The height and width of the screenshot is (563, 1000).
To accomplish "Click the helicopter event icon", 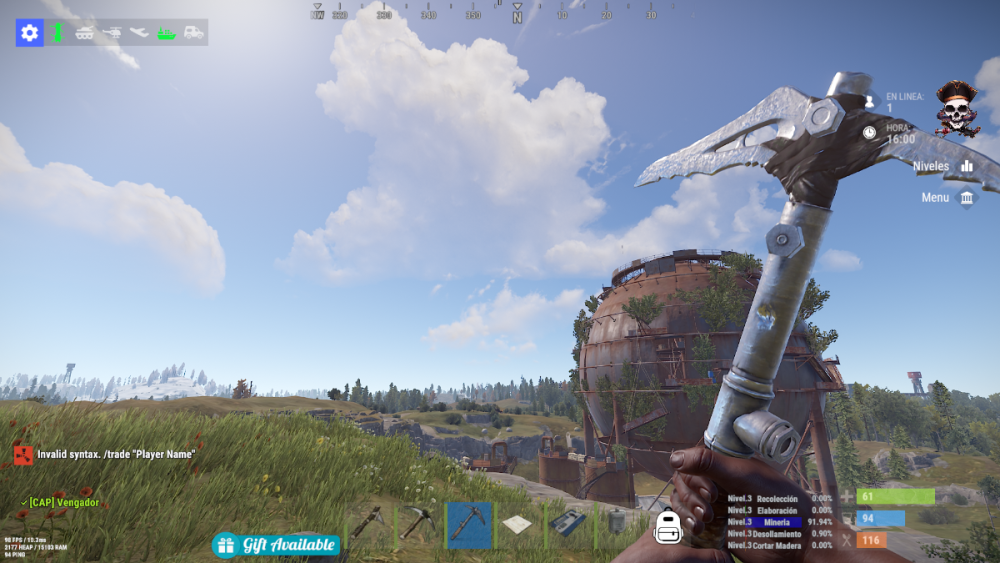I will click(x=112, y=33).
